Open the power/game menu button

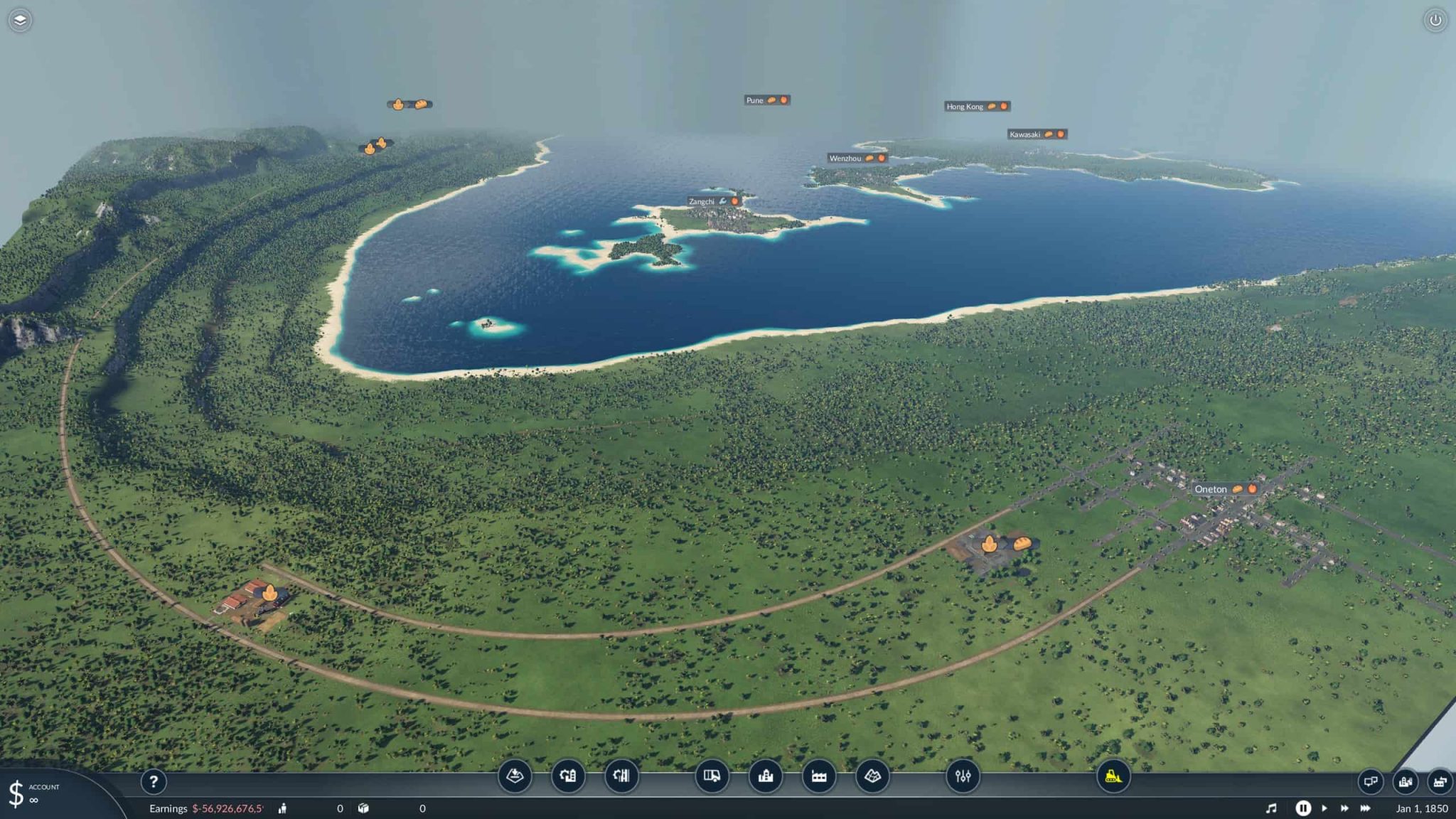(1435, 20)
